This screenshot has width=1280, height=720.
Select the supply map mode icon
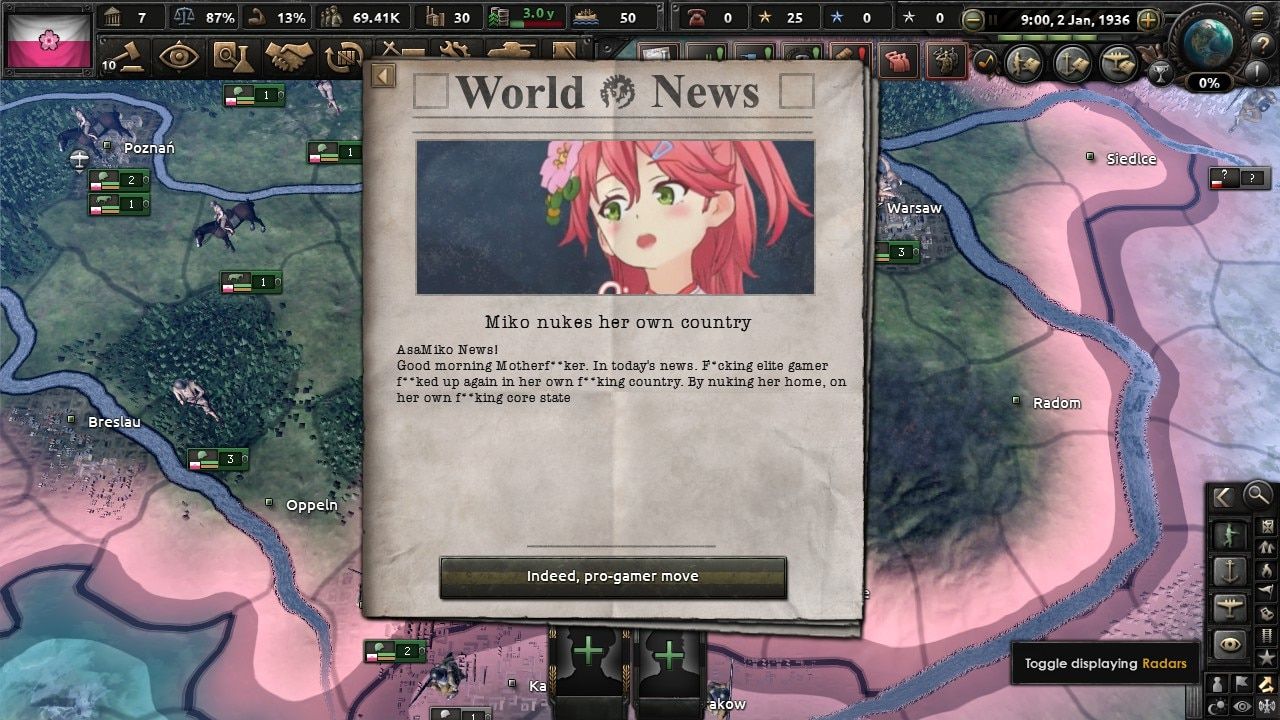(x=1267, y=634)
